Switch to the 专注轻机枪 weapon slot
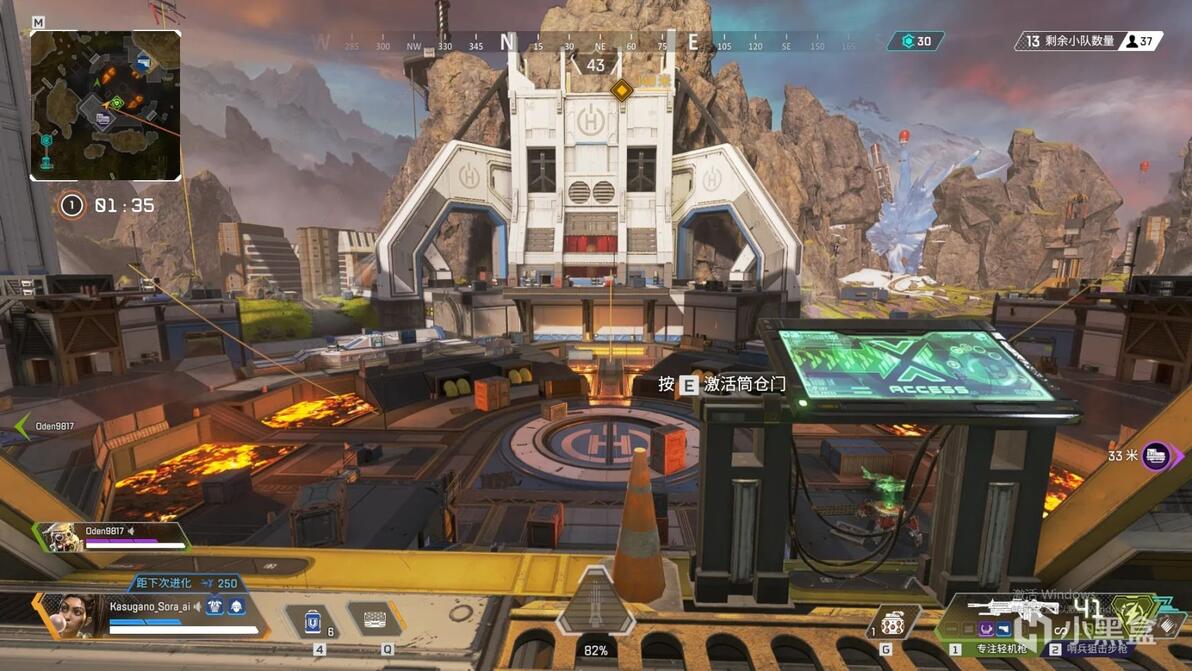1192x671 pixels. 993,649
